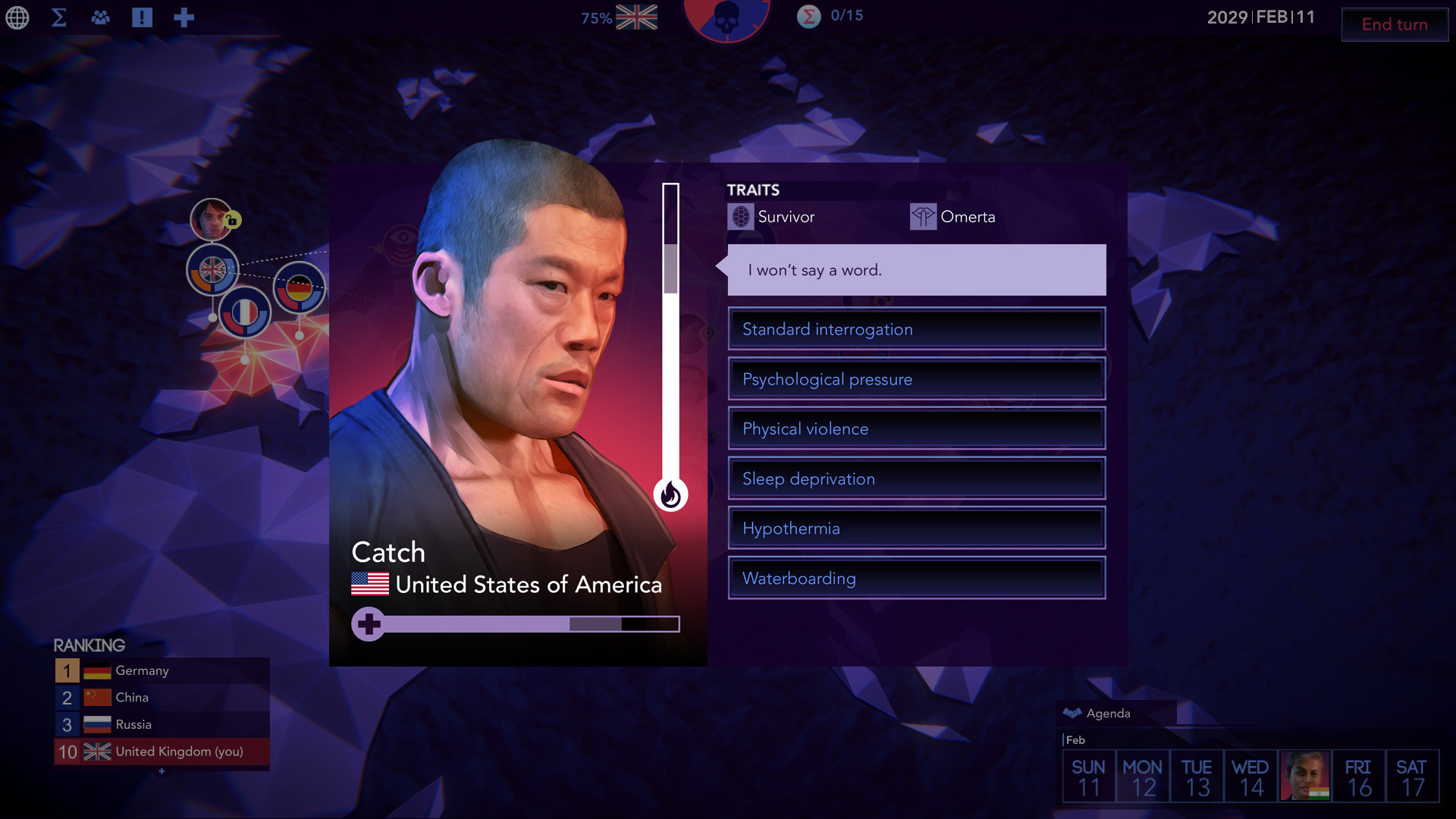Choose Standard interrogation
Image resolution: width=1456 pixels, height=819 pixels.
point(916,329)
